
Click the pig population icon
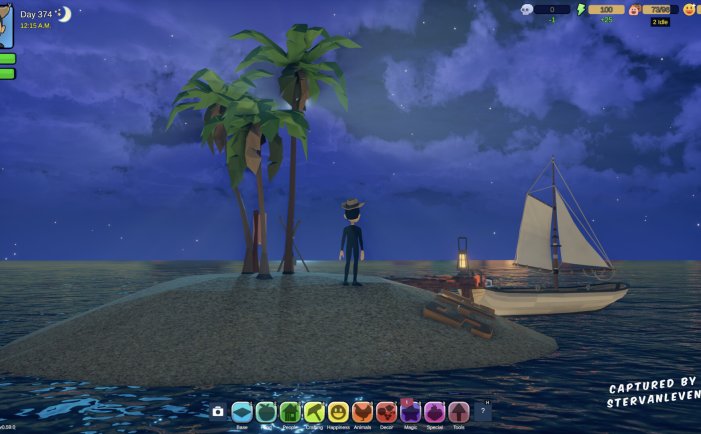point(633,9)
